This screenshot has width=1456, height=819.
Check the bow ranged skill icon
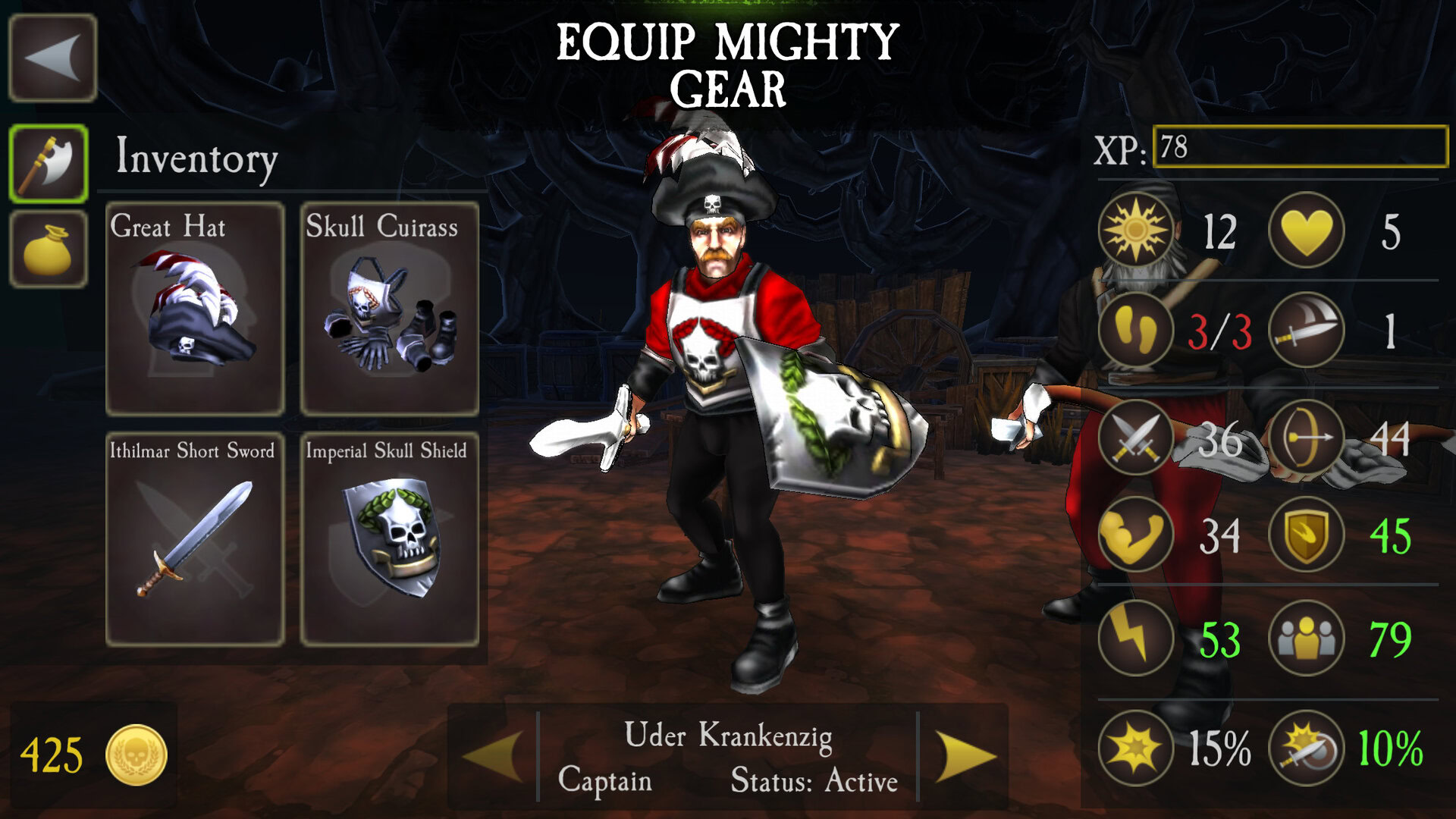point(1306,438)
